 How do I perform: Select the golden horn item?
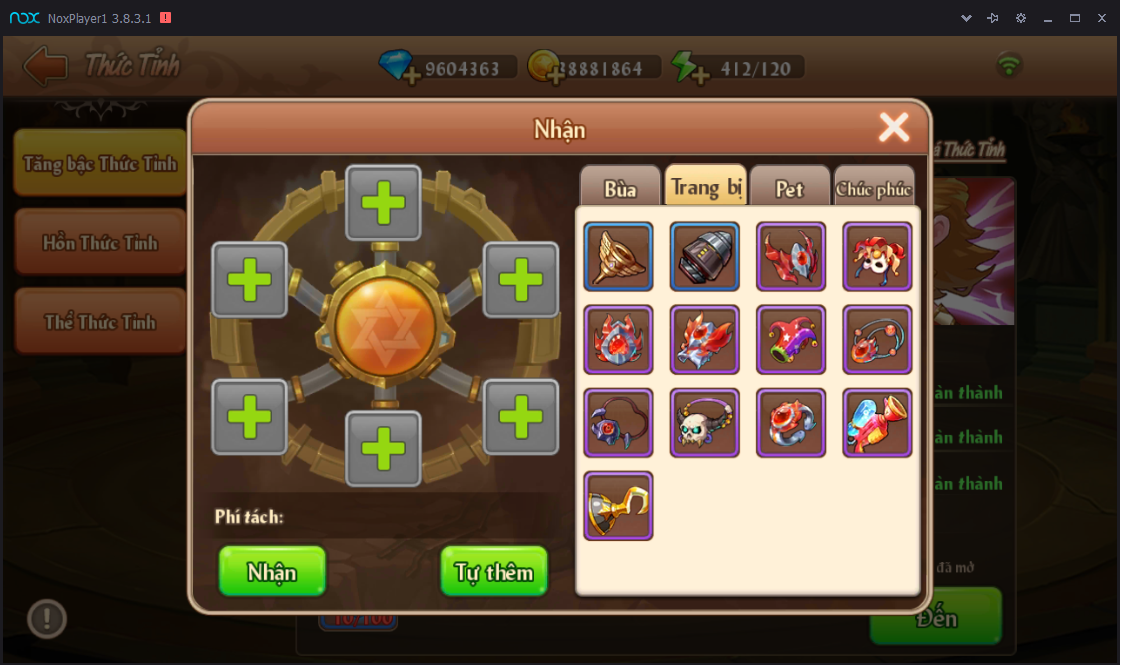618,257
